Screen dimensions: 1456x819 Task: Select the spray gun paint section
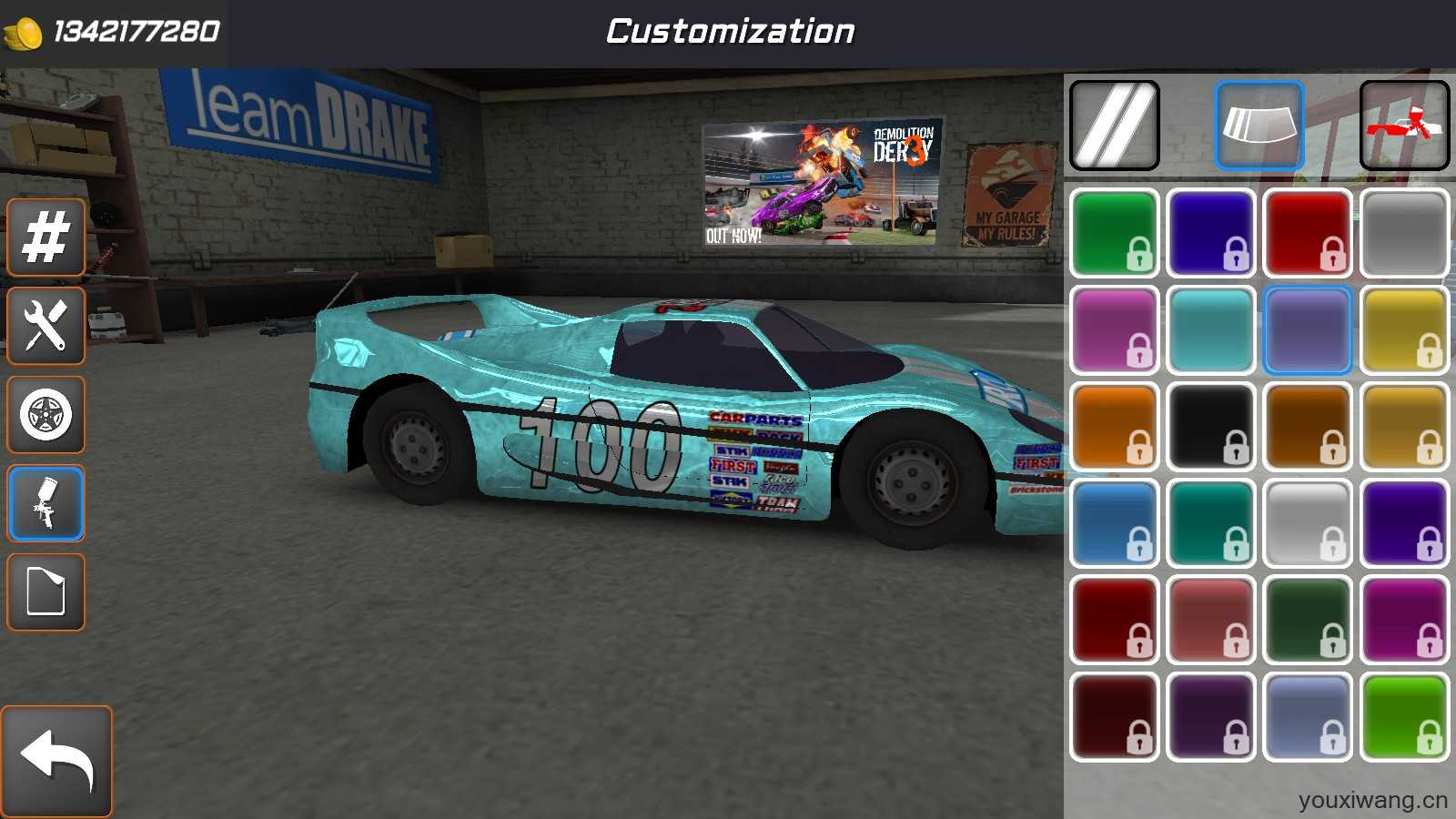(x=45, y=503)
